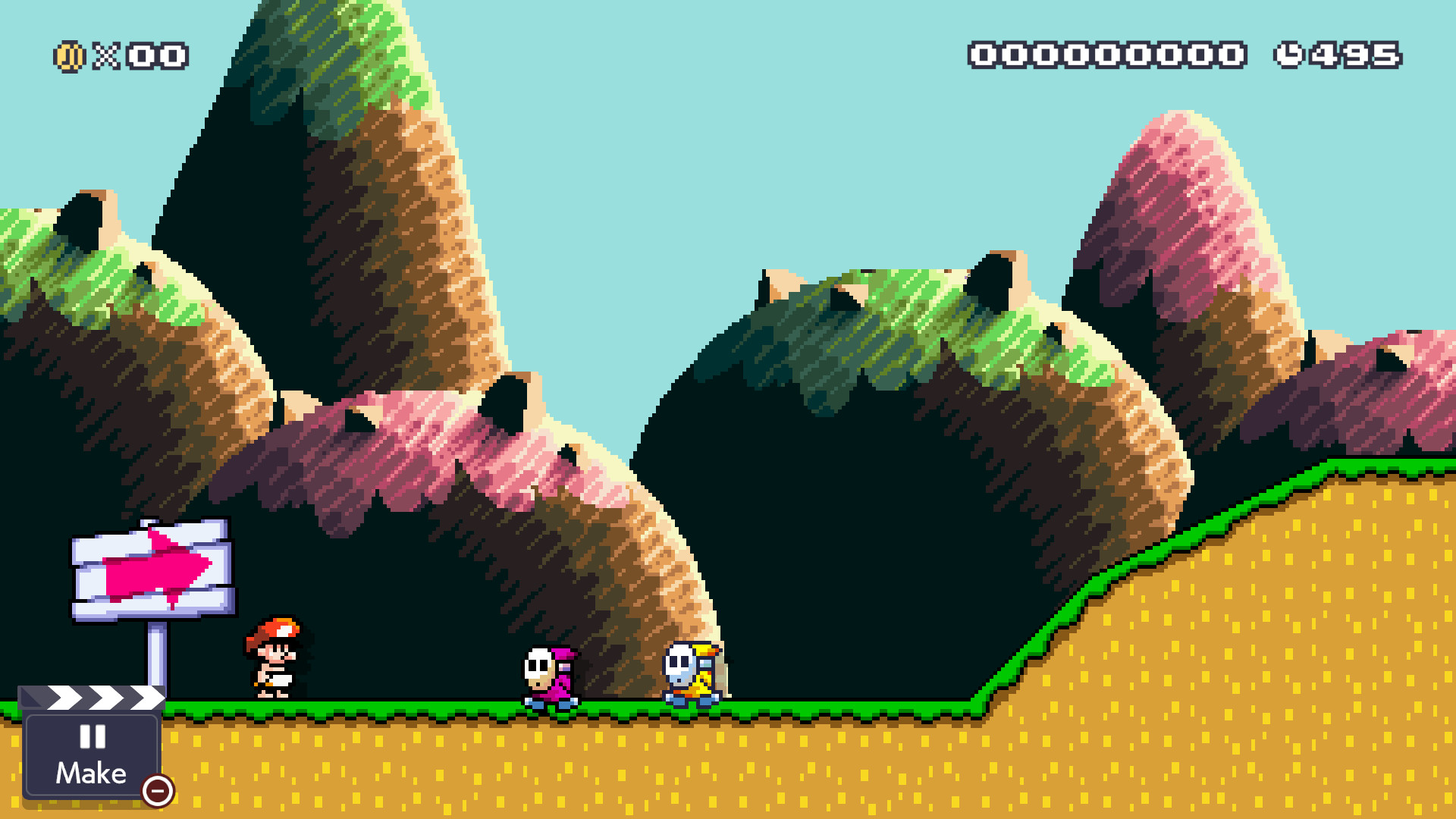Click the coin icon in the top-left counter

68,55
